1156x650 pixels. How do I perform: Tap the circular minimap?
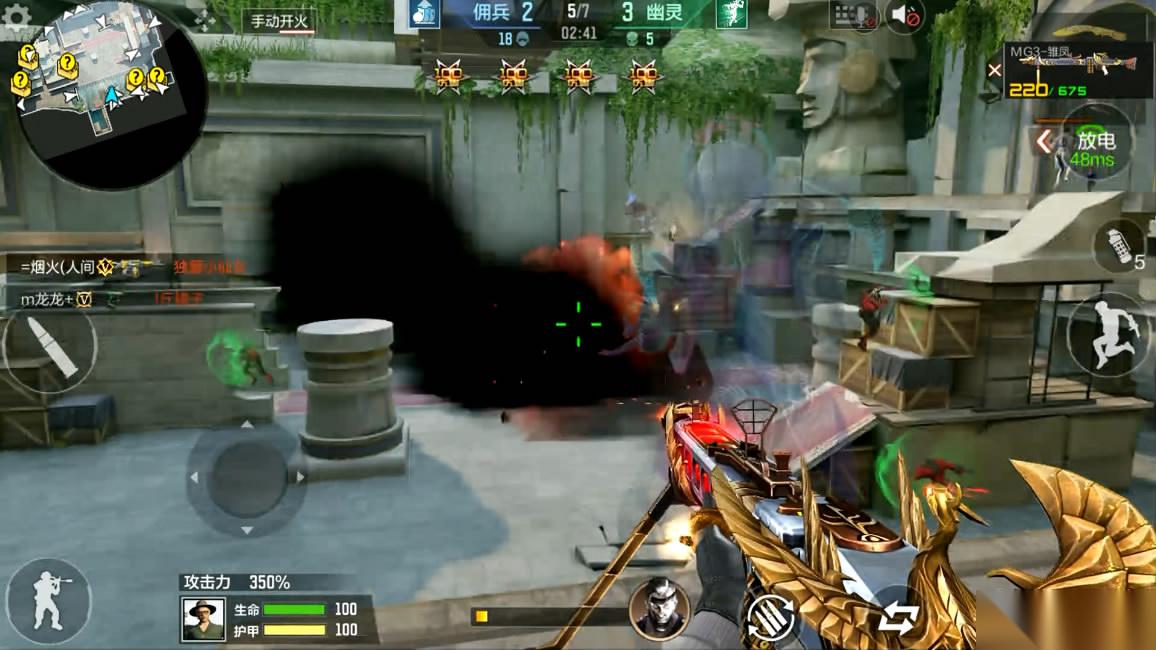tap(111, 93)
